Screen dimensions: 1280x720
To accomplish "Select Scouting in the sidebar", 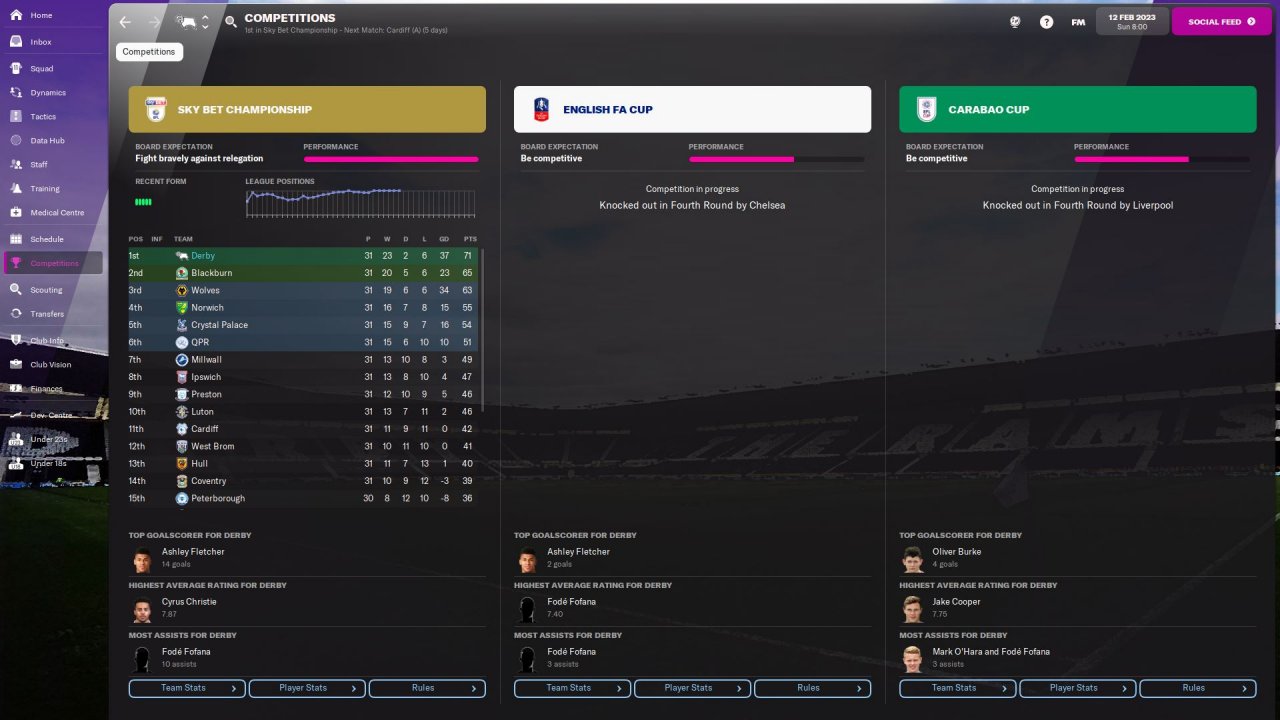I will pos(46,290).
